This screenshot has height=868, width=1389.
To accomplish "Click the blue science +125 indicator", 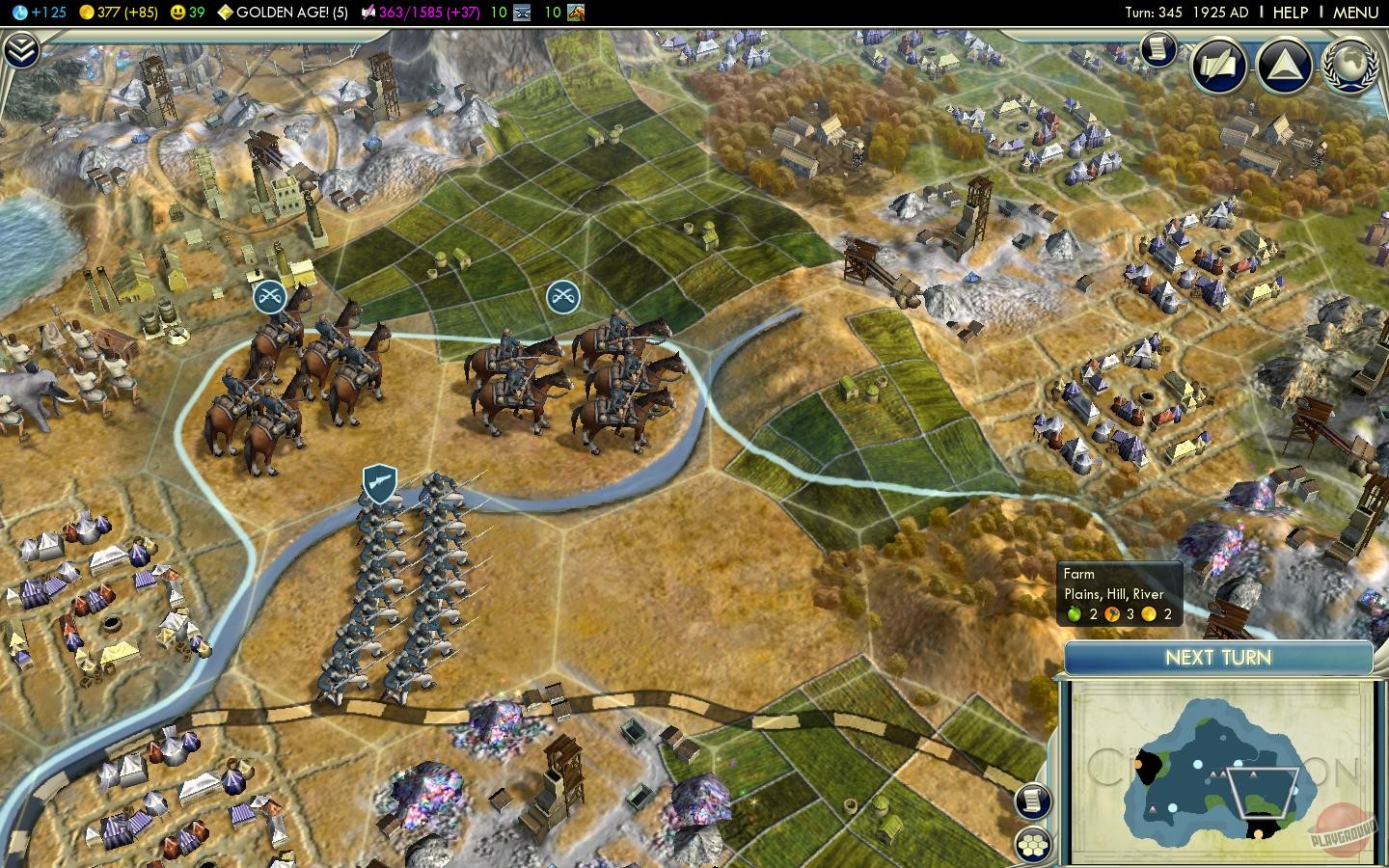I will coord(39,13).
